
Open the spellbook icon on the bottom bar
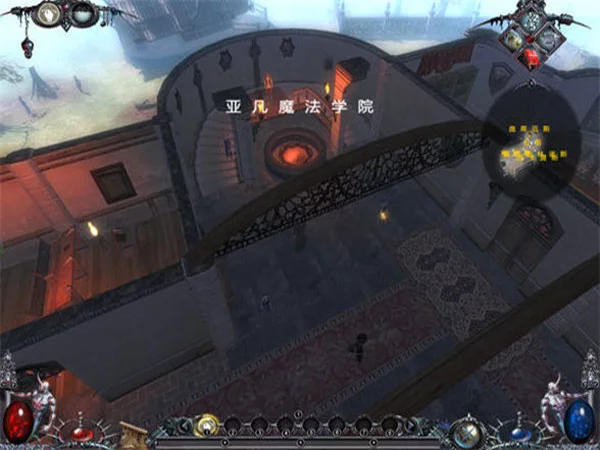pyautogui.click(x=133, y=432)
